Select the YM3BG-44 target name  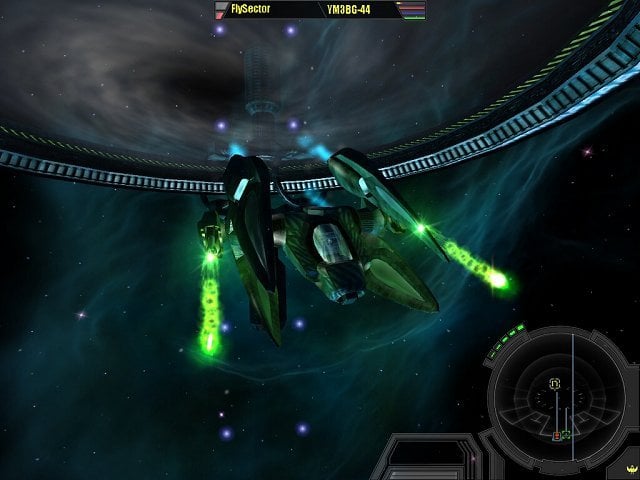[351, 10]
